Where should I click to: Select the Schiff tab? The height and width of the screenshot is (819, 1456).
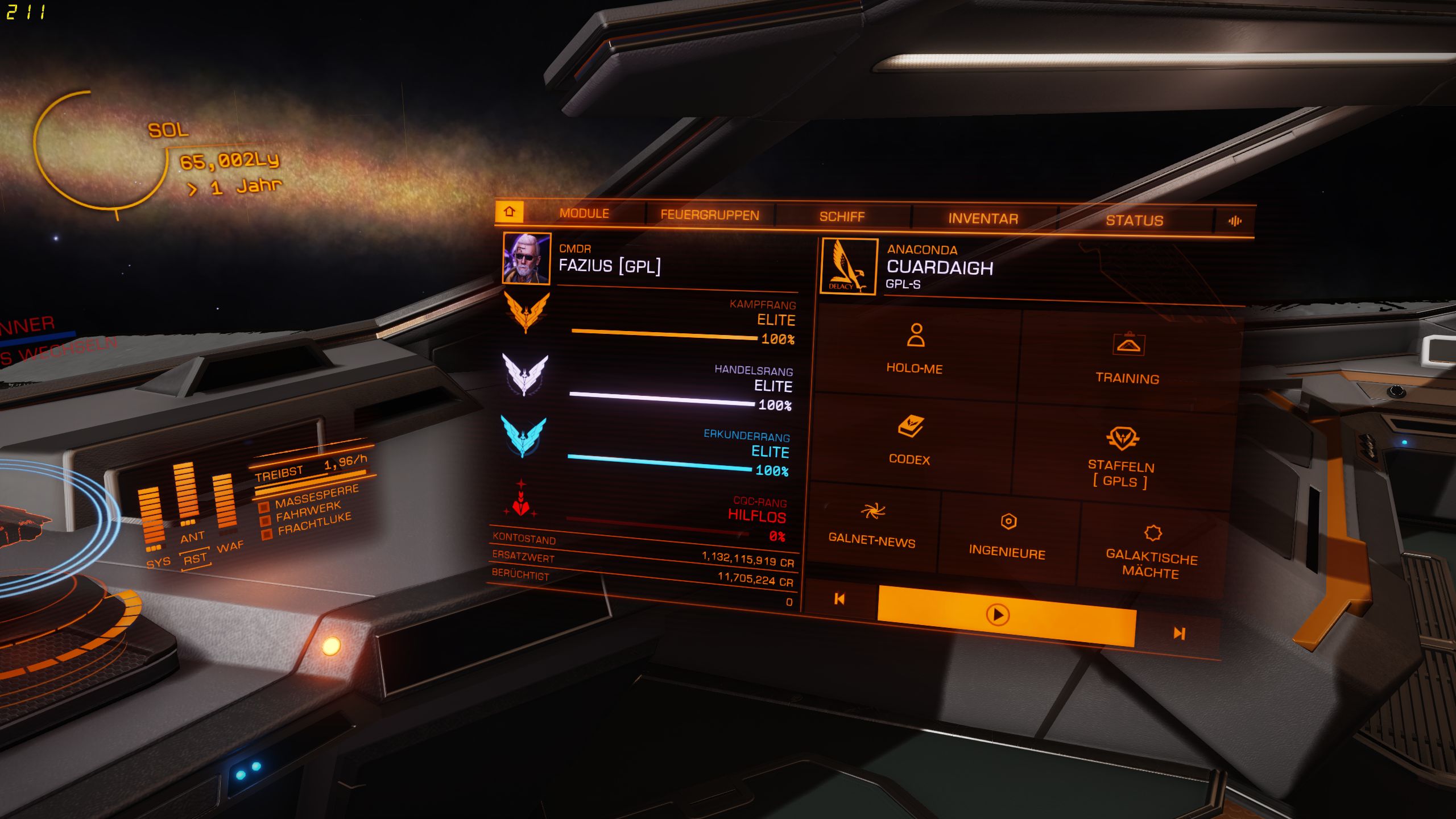[842, 217]
